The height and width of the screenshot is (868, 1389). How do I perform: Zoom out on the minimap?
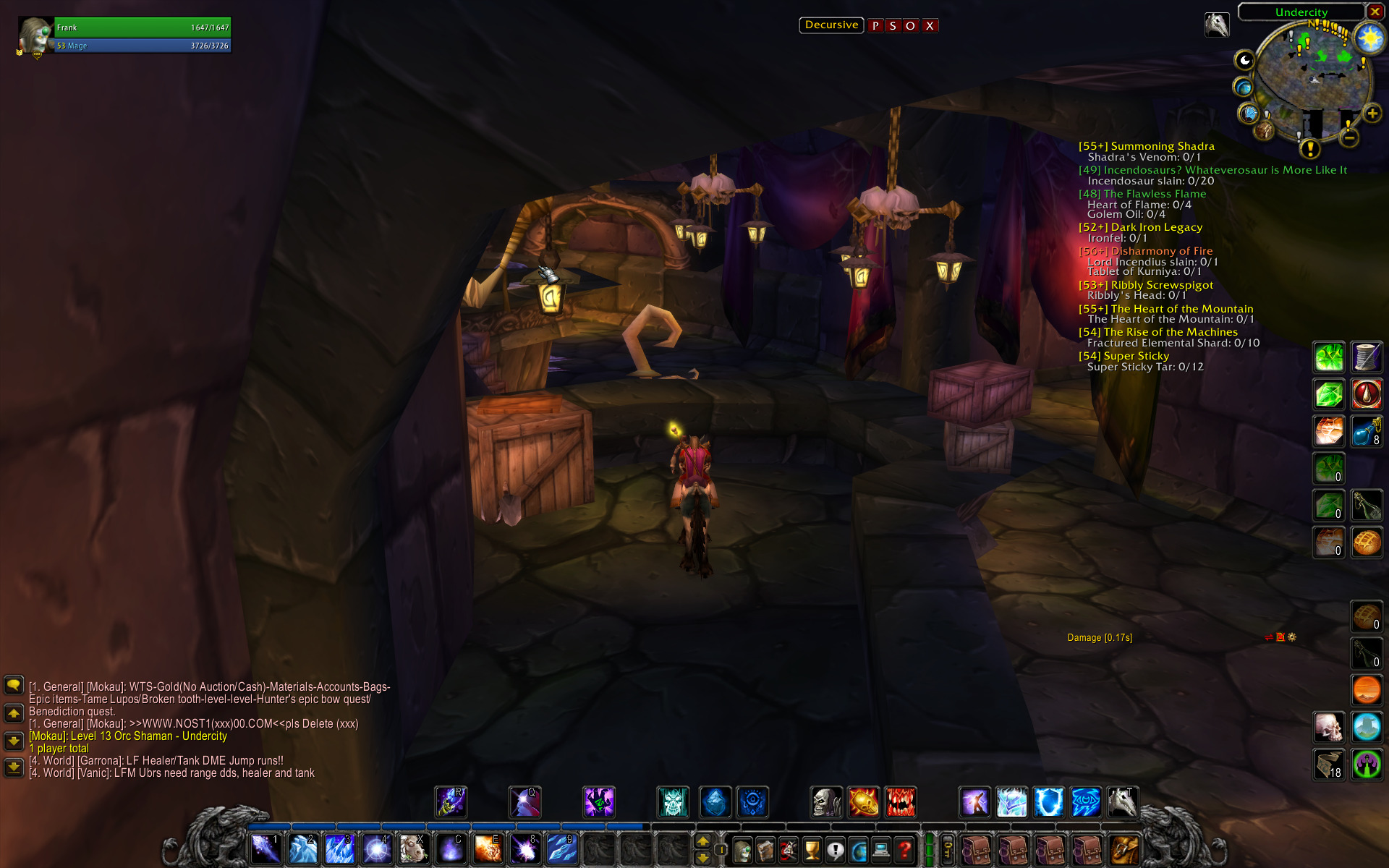click(1349, 137)
